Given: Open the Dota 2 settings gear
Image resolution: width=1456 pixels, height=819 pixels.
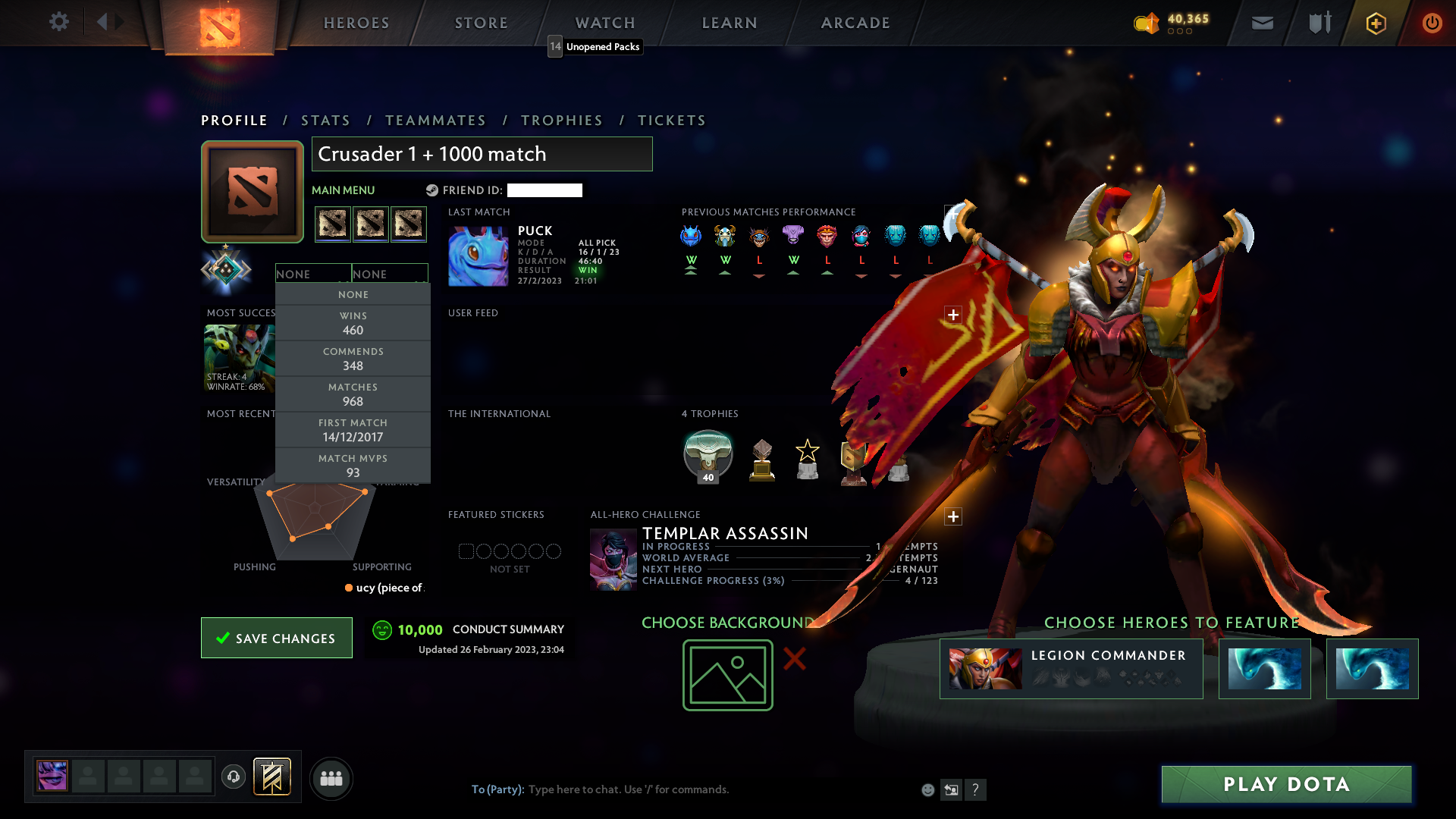Looking at the screenshot, I should tap(59, 22).
